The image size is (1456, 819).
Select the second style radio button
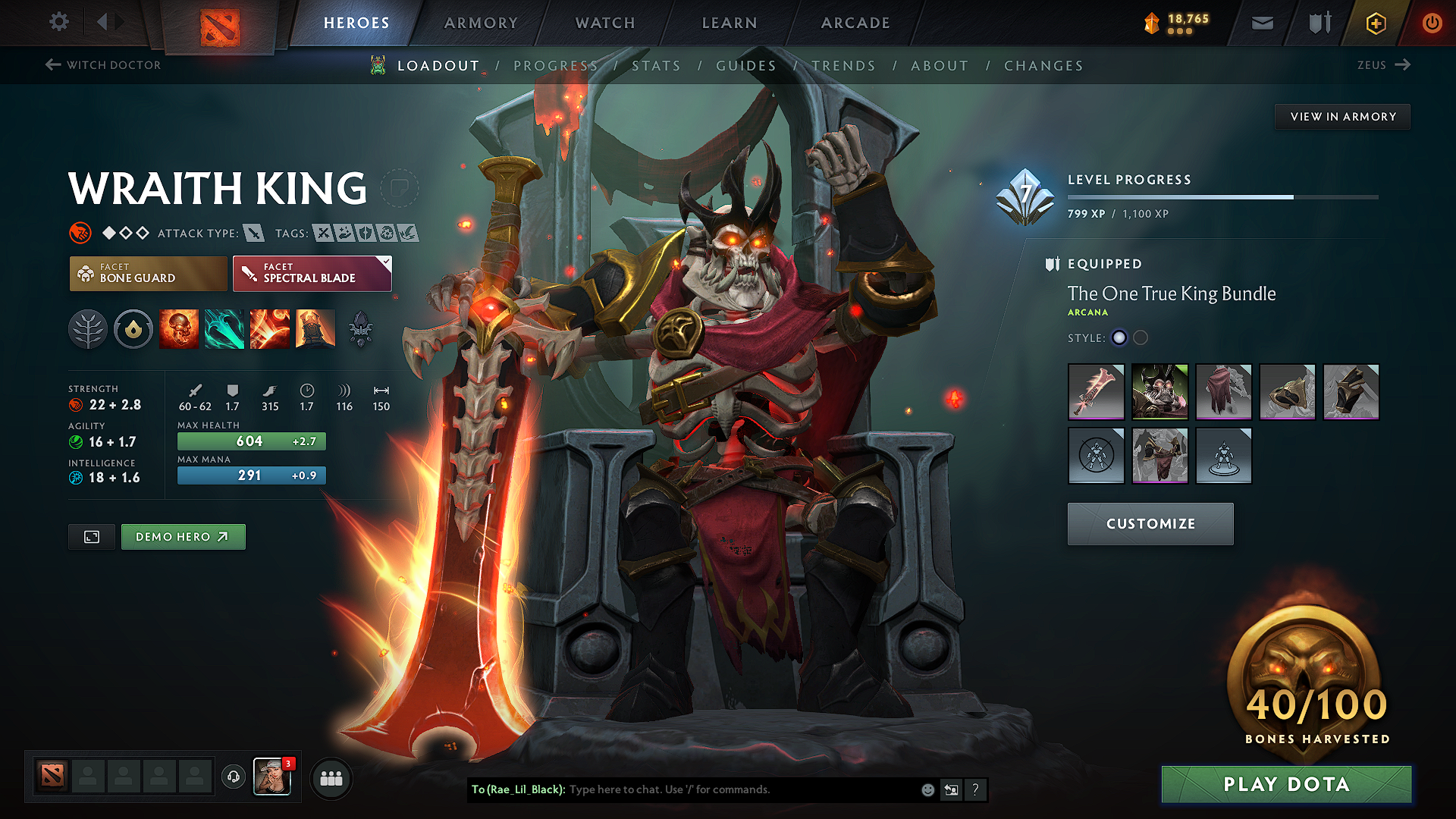click(1140, 338)
